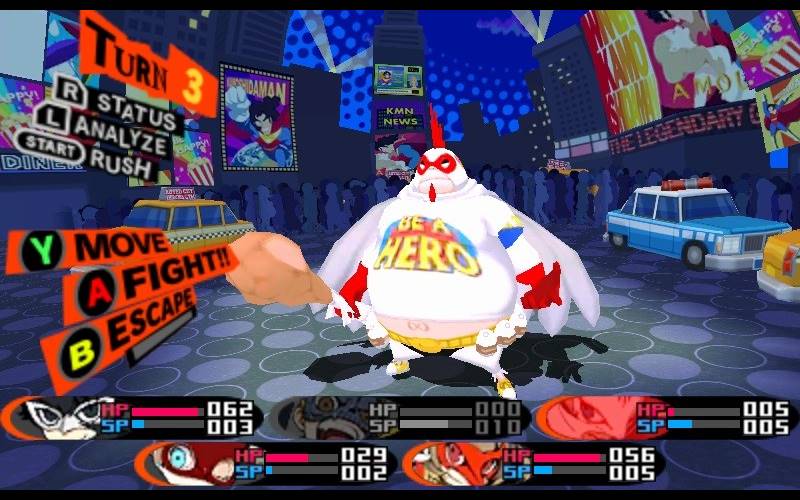Select the orange-haired party member with 056 HP
800x500 pixels.
pos(445,461)
